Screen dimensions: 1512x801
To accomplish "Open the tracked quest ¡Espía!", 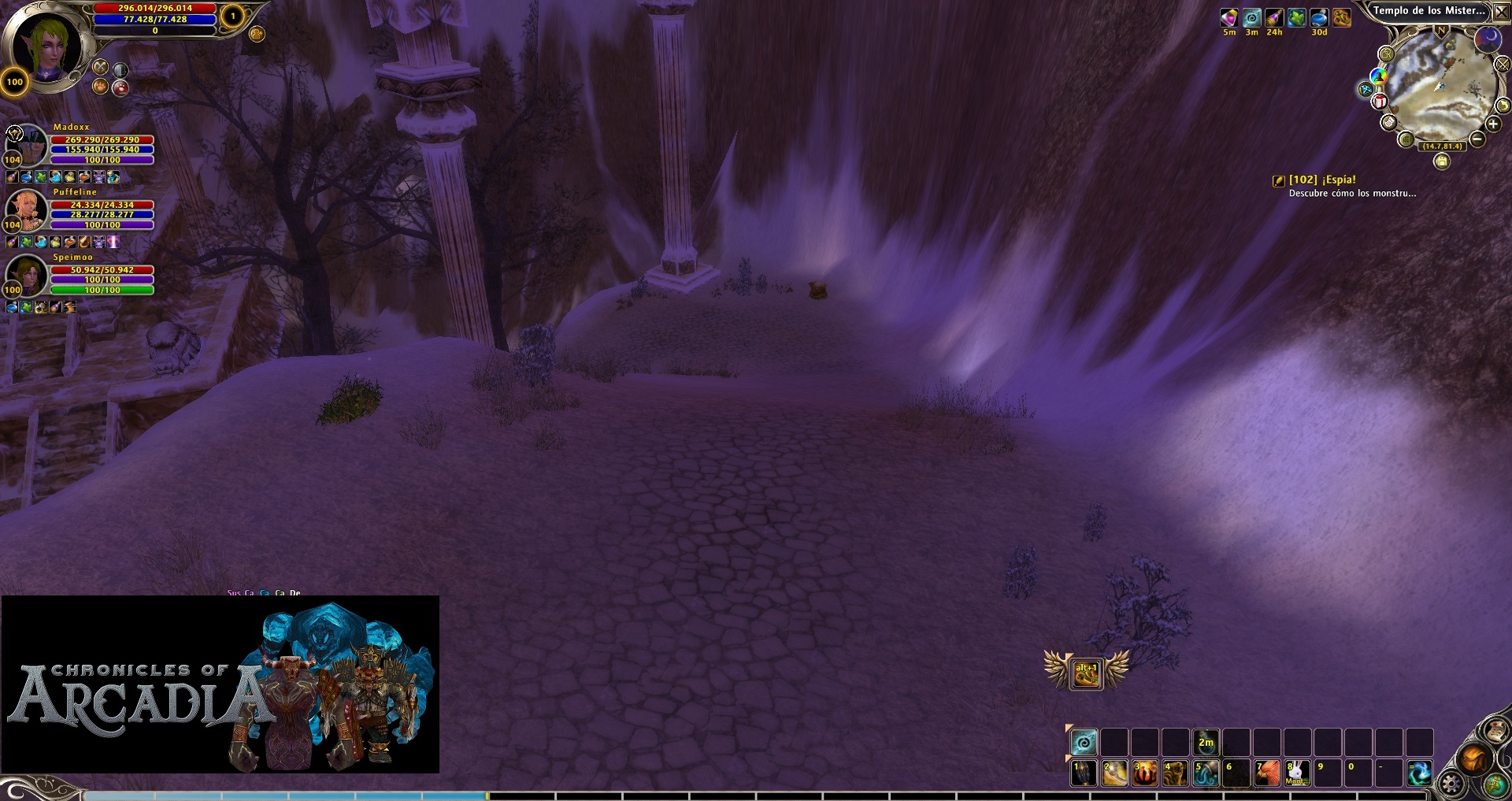I will tap(1322, 180).
